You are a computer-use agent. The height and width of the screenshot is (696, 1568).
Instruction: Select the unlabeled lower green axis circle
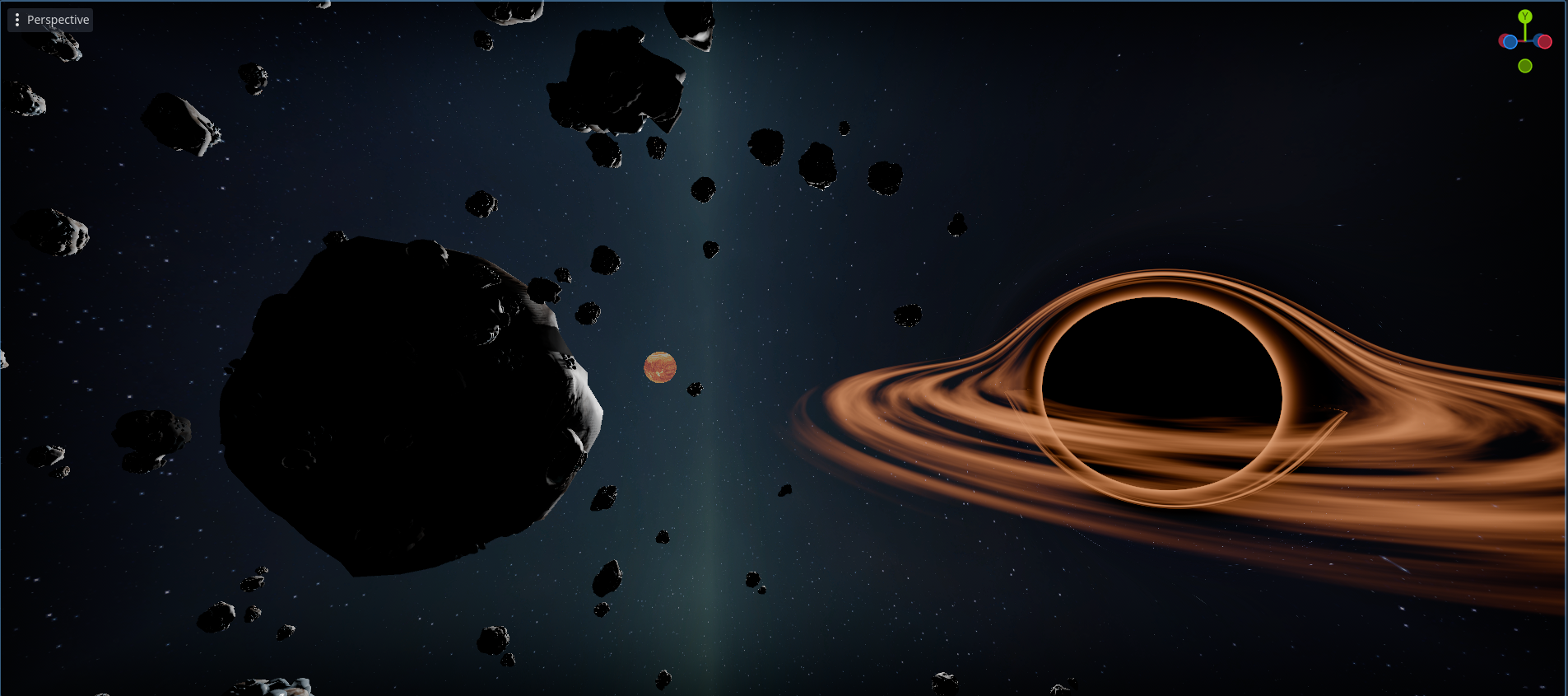pos(1525,66)
